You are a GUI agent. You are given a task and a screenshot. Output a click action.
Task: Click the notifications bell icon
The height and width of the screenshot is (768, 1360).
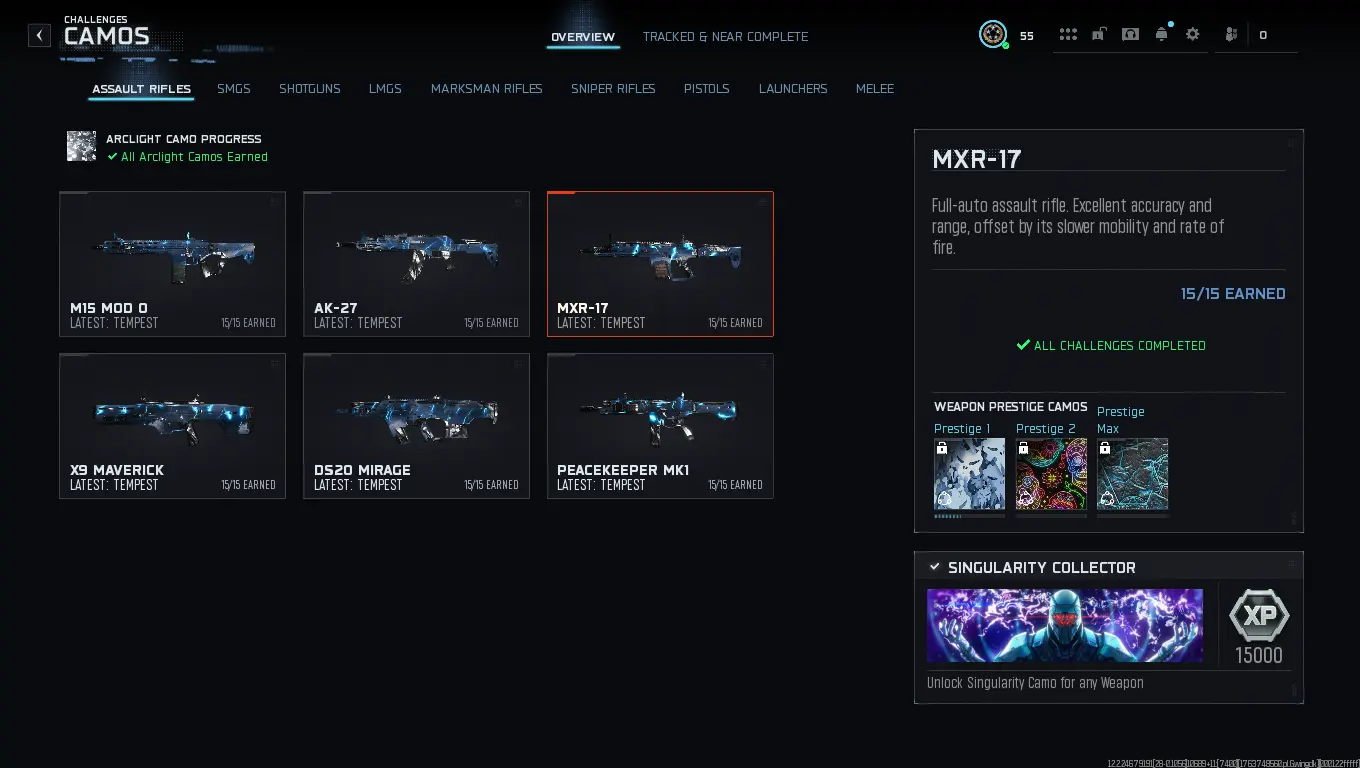(1161, 34)
